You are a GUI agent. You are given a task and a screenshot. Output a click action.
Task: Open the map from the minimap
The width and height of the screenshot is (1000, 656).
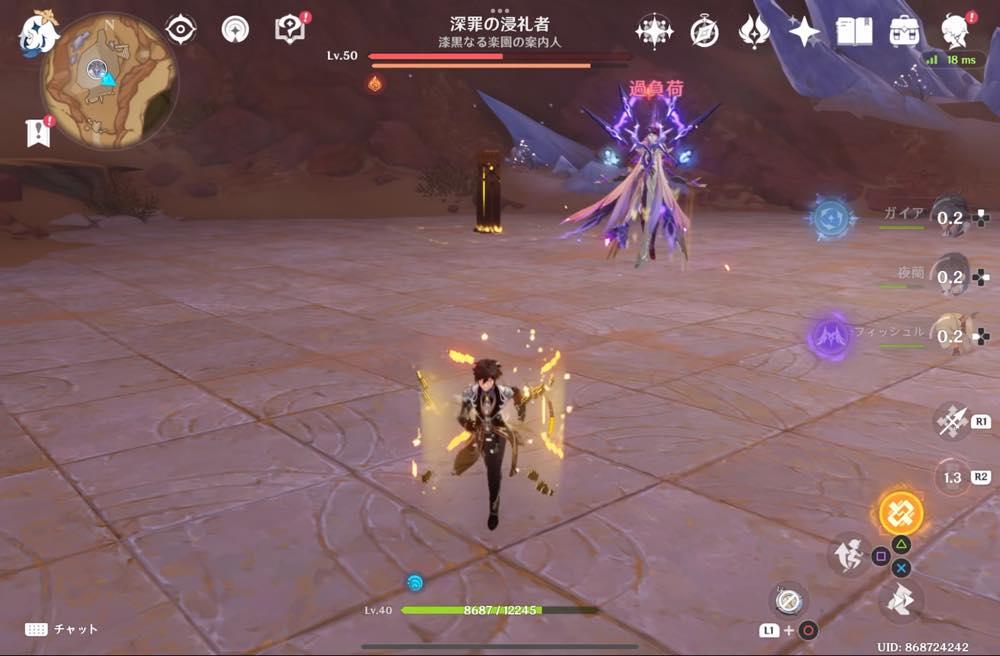click(x=108, y=82)
